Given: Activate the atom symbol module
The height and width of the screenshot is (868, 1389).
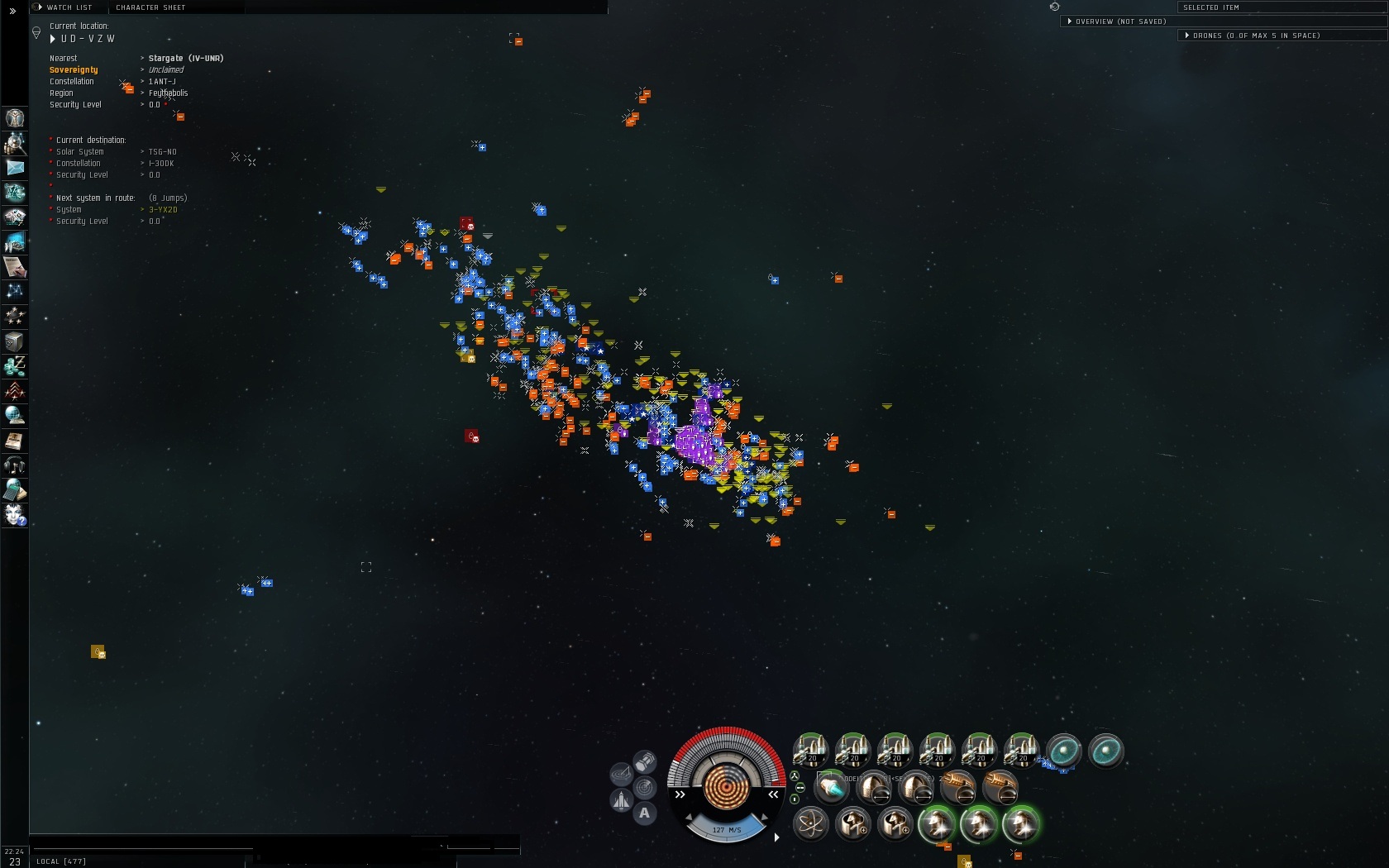Looking at the screenshot, I should coord(810,824).
